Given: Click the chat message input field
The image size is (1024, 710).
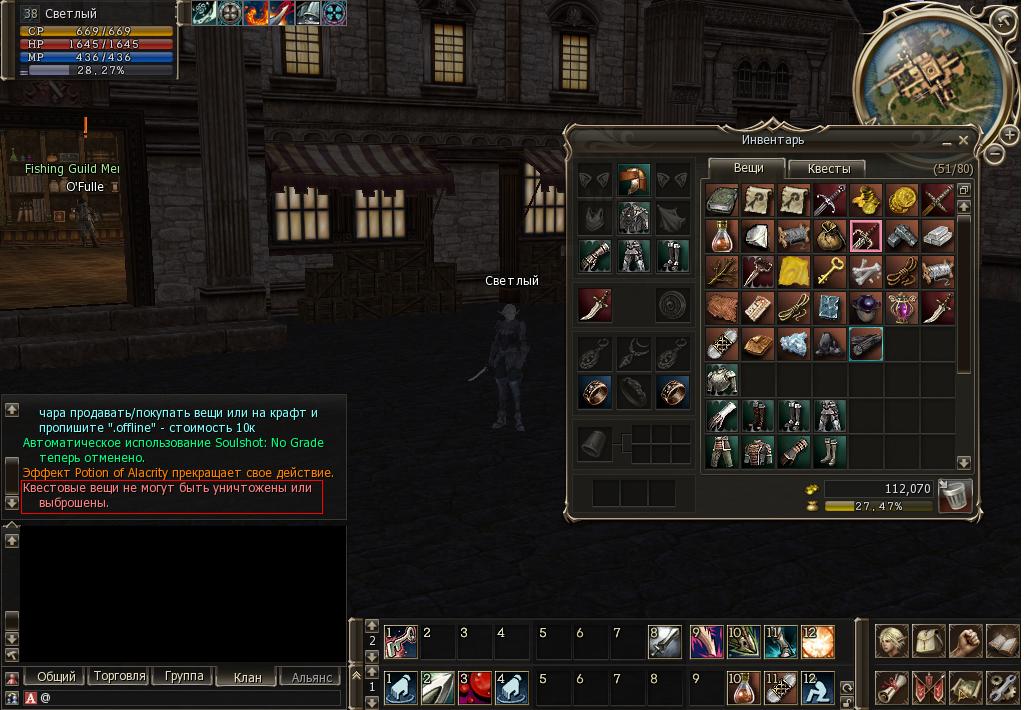Looking at the screenshot, I should click(190, 697).
